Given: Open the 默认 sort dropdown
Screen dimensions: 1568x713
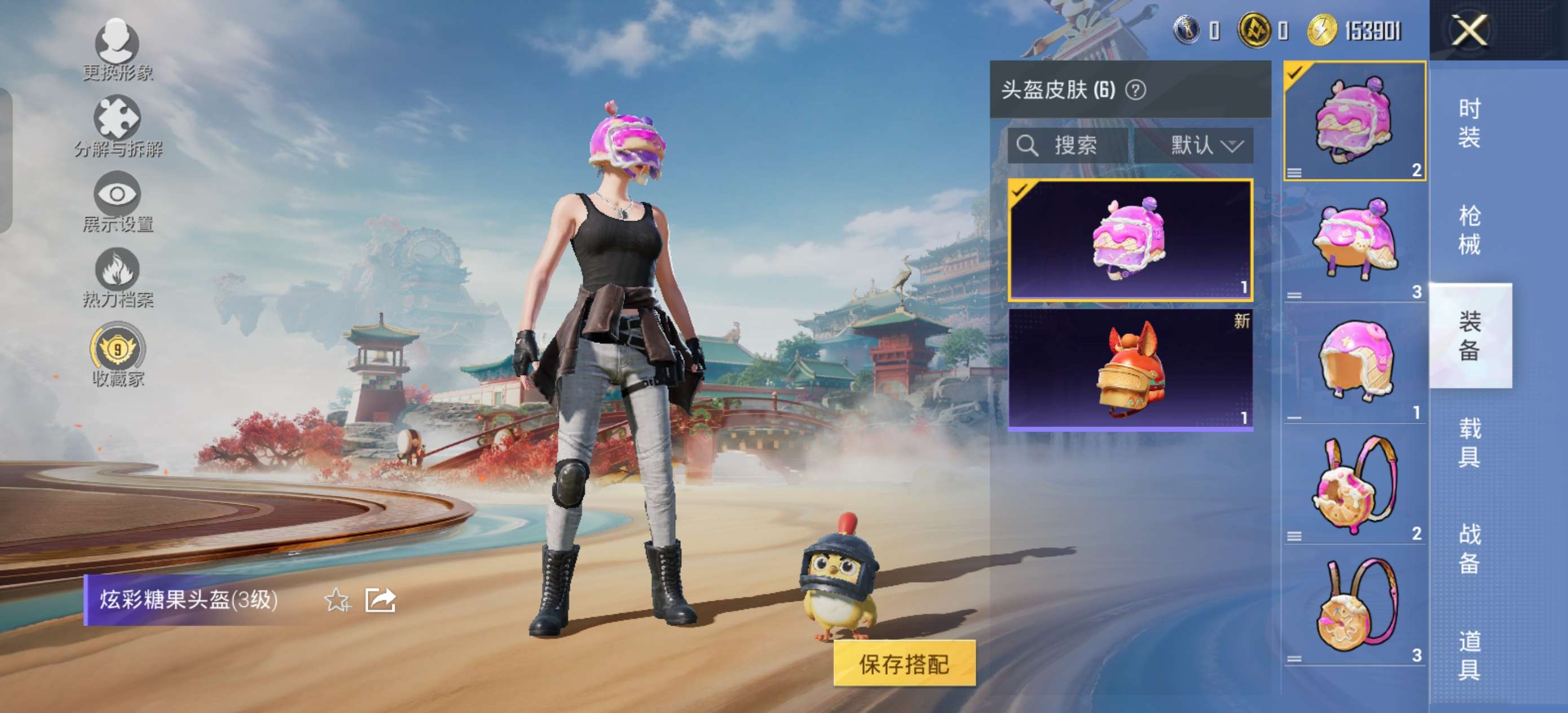Looking at the screenshot, I should click(1205, 146).
